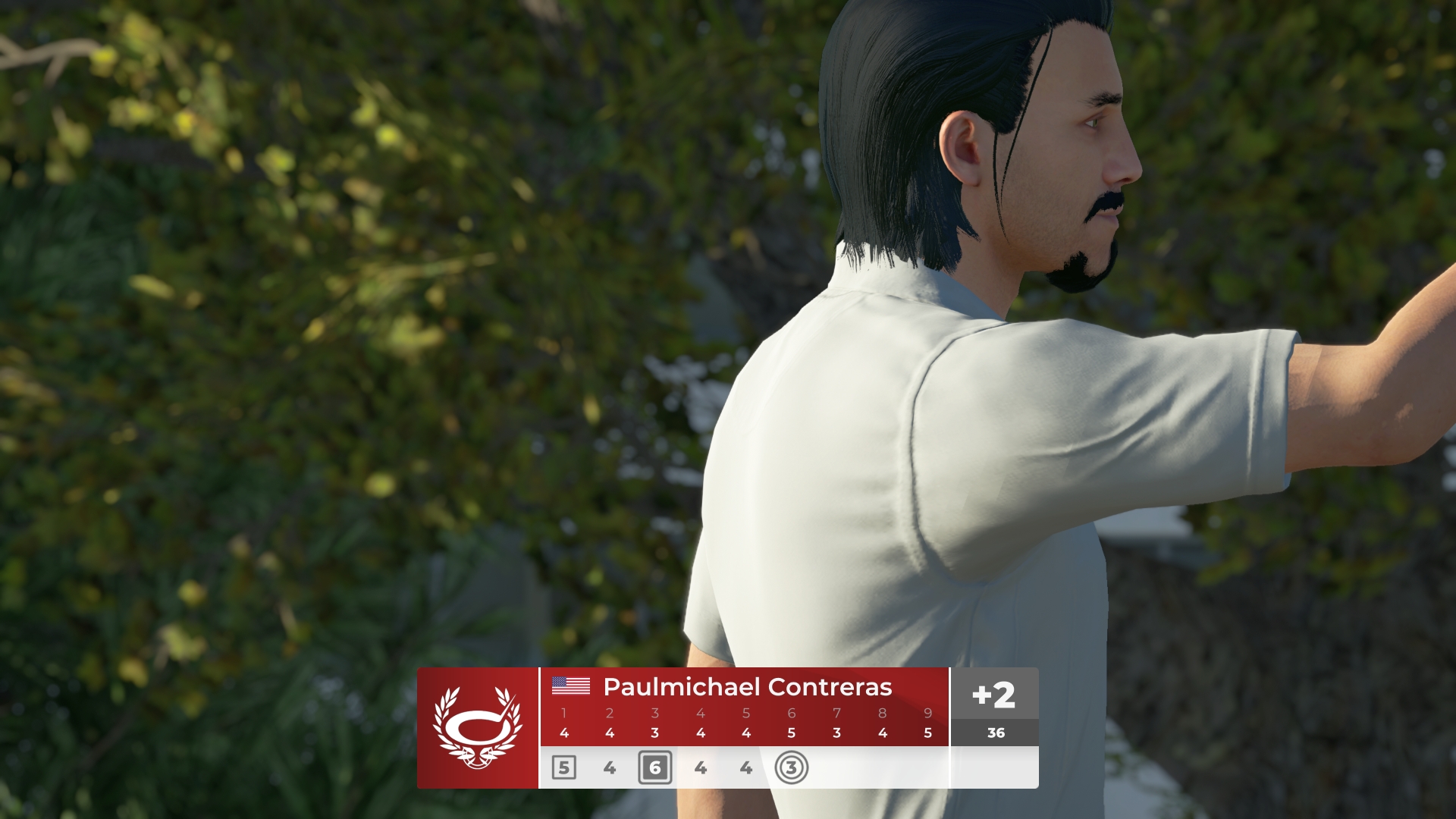Select the circled 3 birdie marker
Image resolution: width=1456 pixels, height=819 pixels.
click(791, 767)
